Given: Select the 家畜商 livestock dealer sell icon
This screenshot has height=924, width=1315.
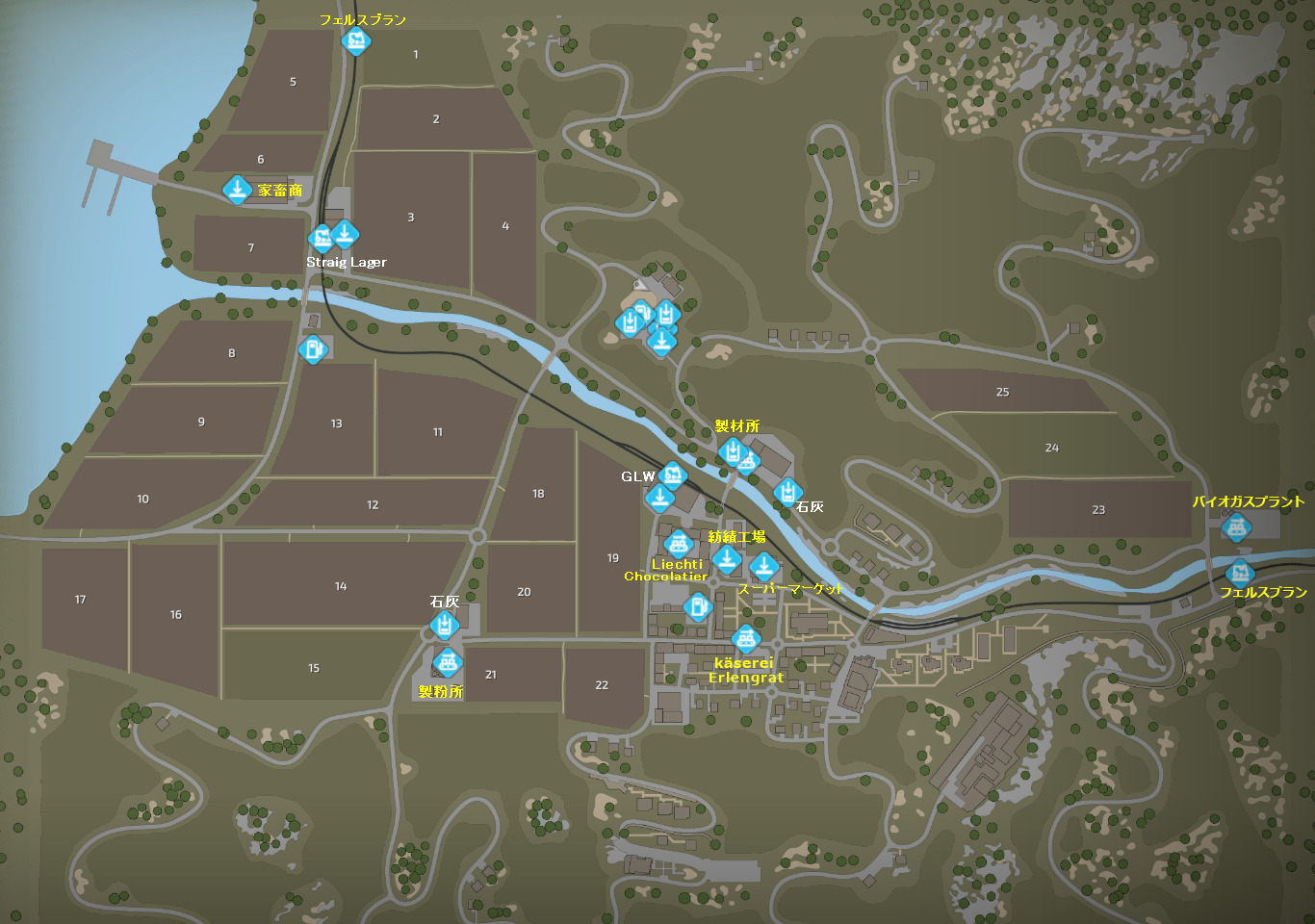Looking at the screenshot, I should point(238,188).
